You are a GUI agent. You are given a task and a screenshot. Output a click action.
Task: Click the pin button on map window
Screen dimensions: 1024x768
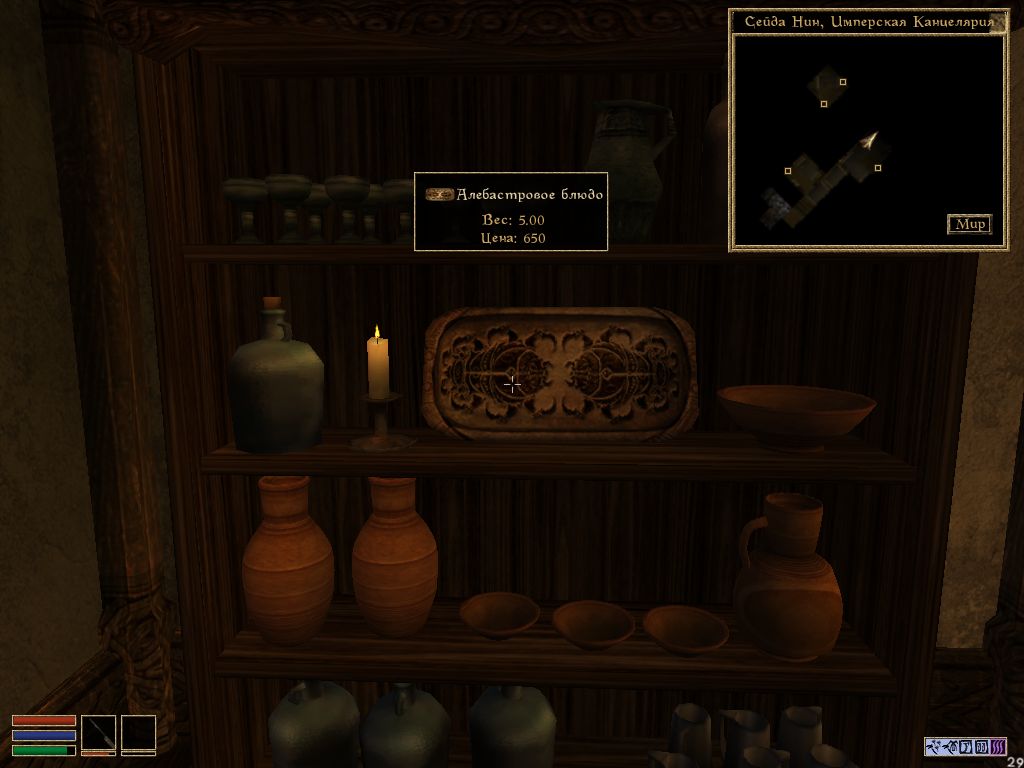click(x=999, y=22)
